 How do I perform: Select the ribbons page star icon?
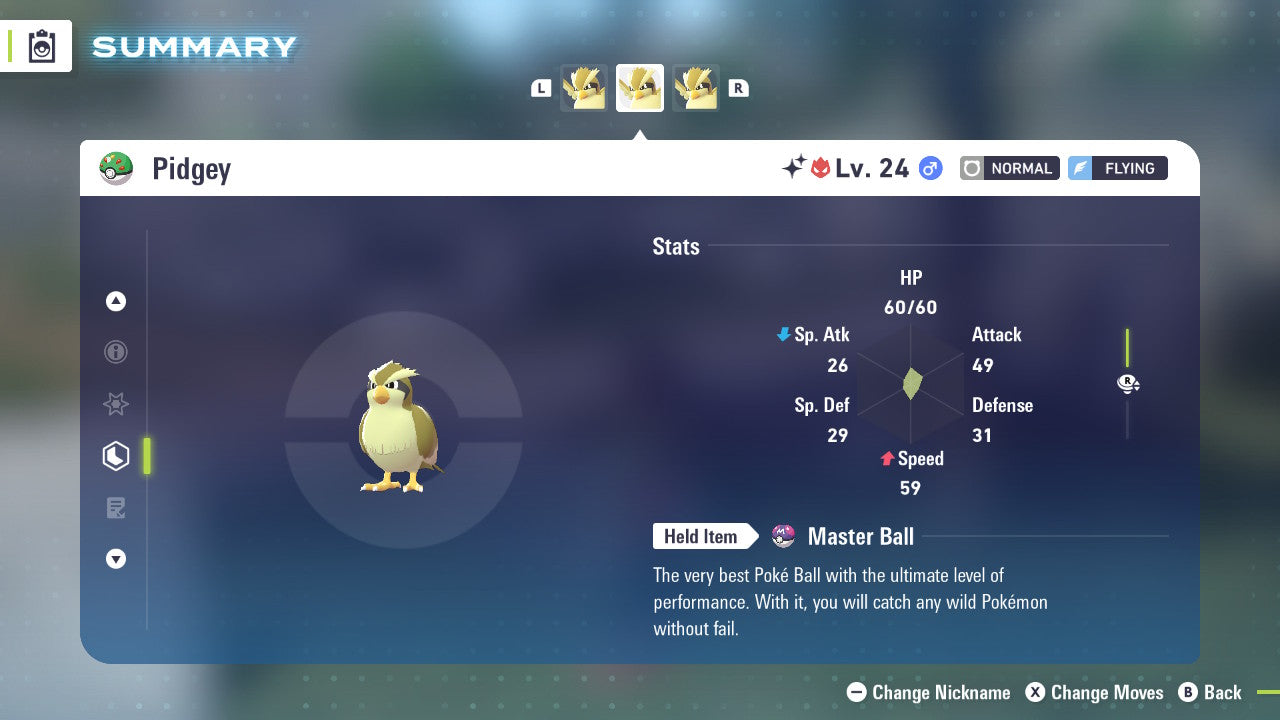tap(116, 404)
